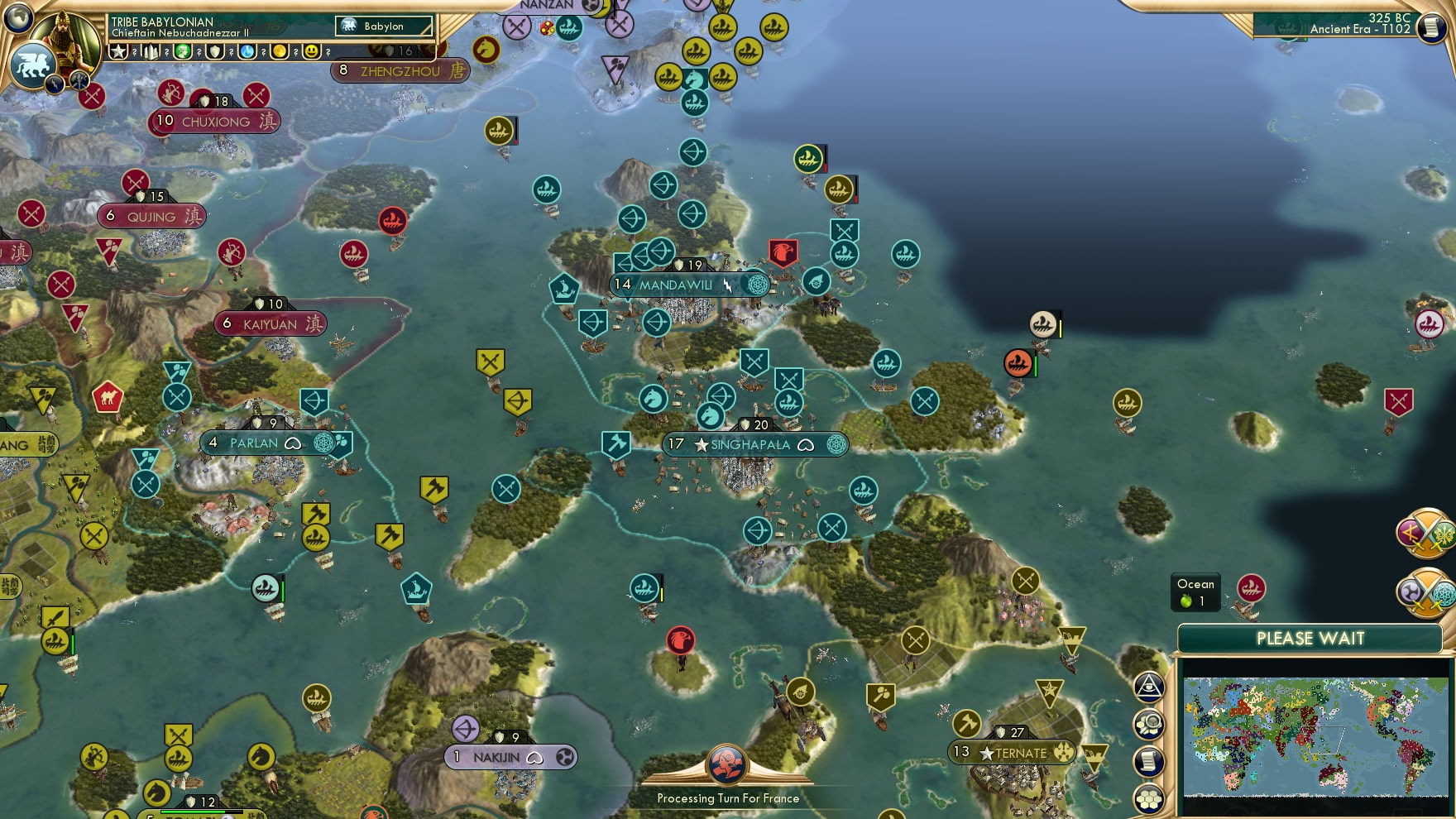Image resolution: width=1456 pixels, height=819 pixels.
Task: Toggle Strategic View with the hex grid icon
Action: click(1148, 799)
